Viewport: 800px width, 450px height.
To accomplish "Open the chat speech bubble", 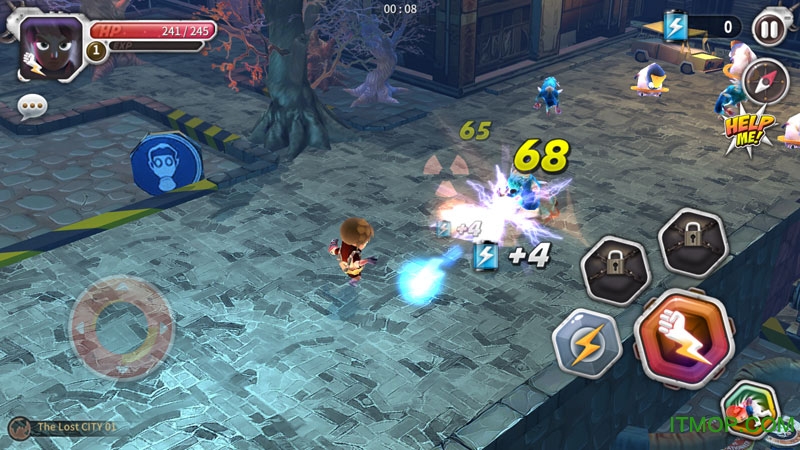I will (32, 105).
